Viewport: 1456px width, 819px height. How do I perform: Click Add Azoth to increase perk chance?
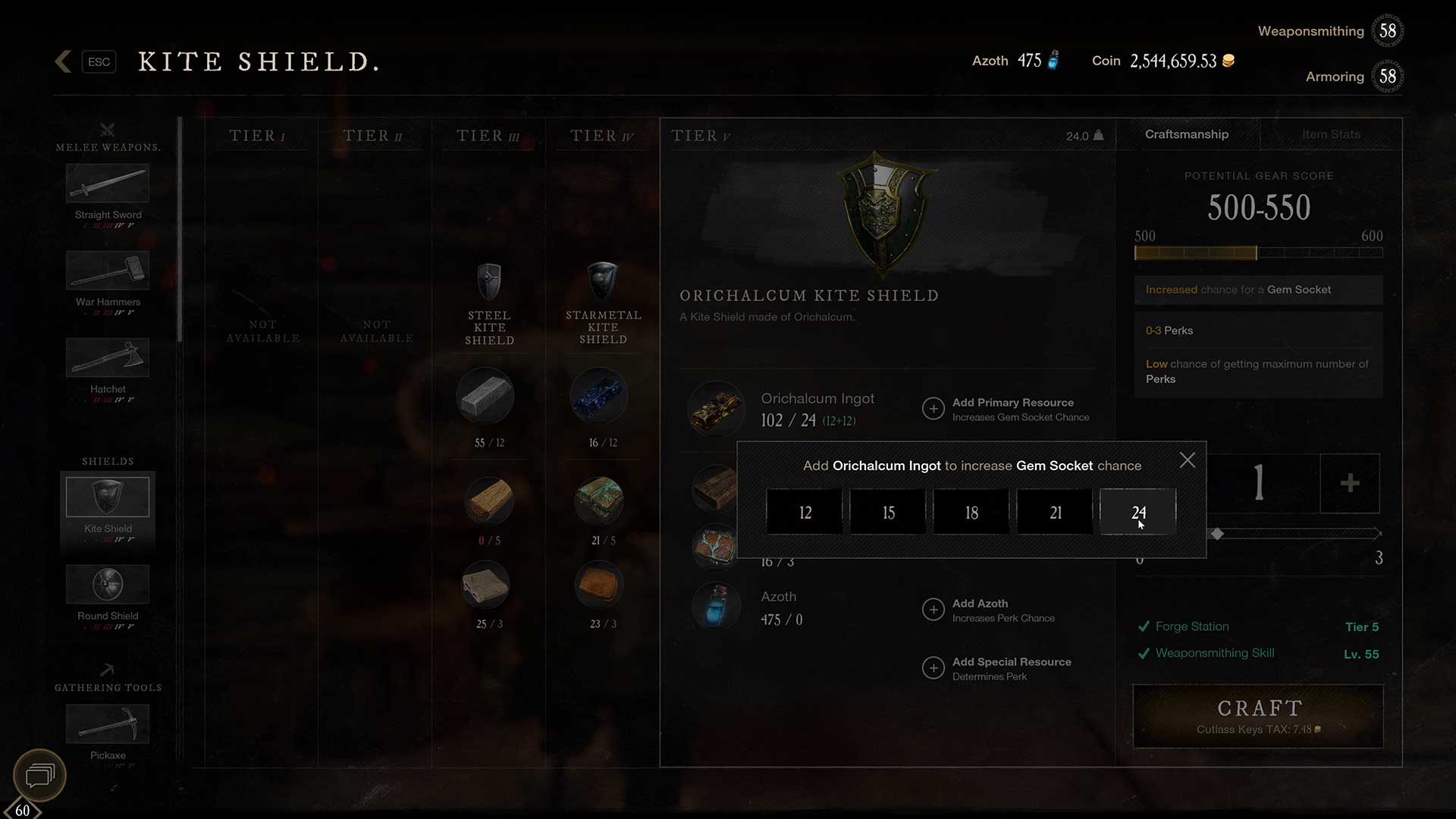pyautogui.click(x=934, y=610)
